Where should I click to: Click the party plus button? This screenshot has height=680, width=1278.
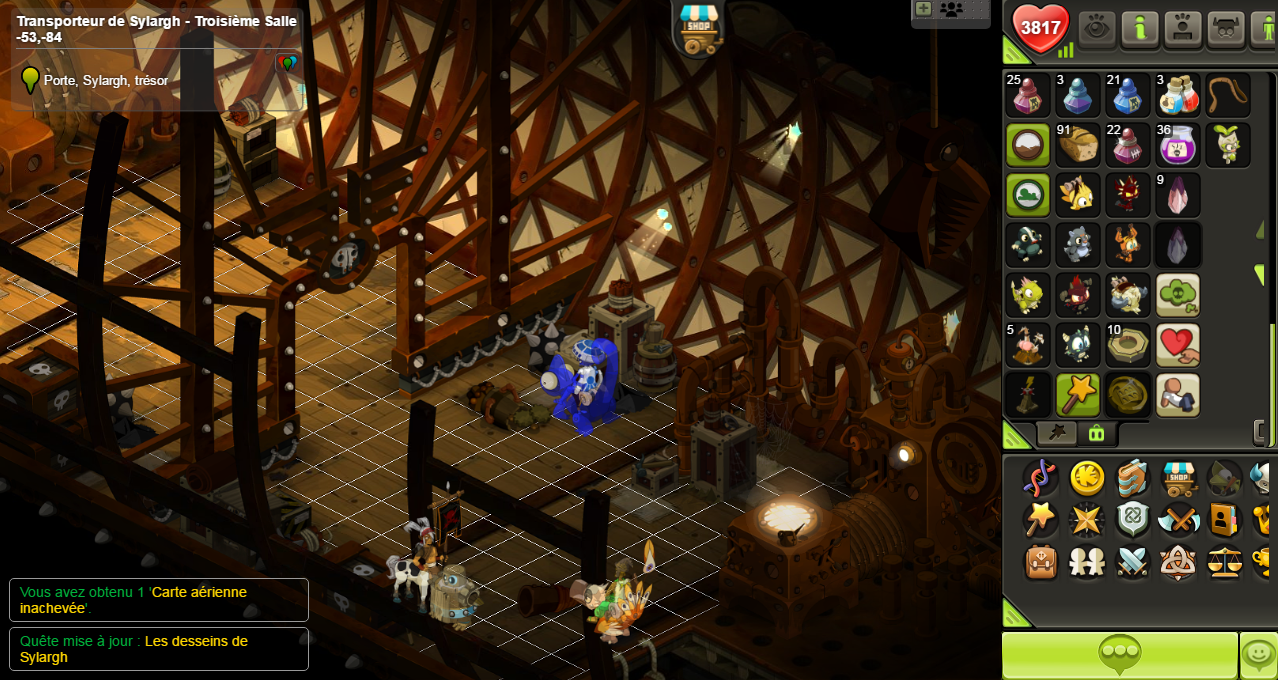(x=923, y=8)
